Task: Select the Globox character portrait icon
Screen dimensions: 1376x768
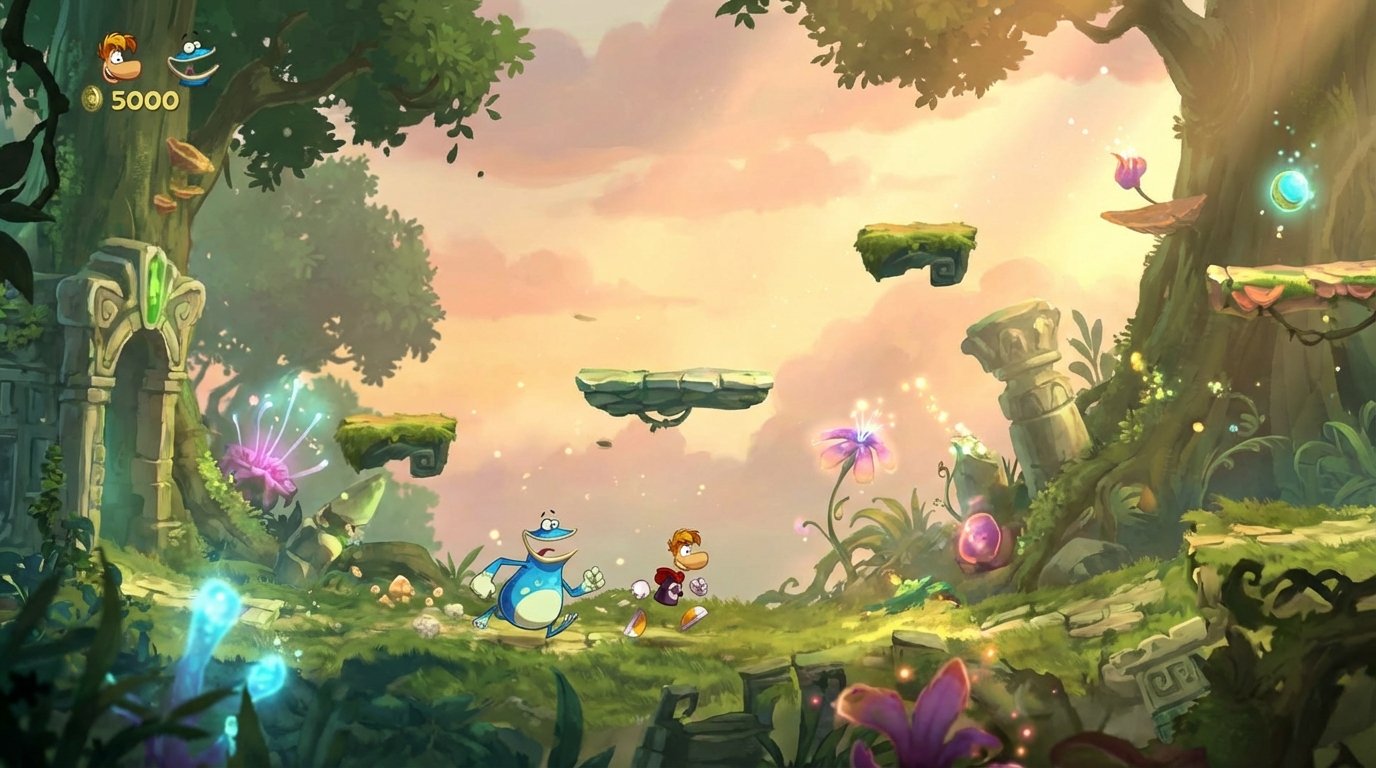Action: [191, 58]
